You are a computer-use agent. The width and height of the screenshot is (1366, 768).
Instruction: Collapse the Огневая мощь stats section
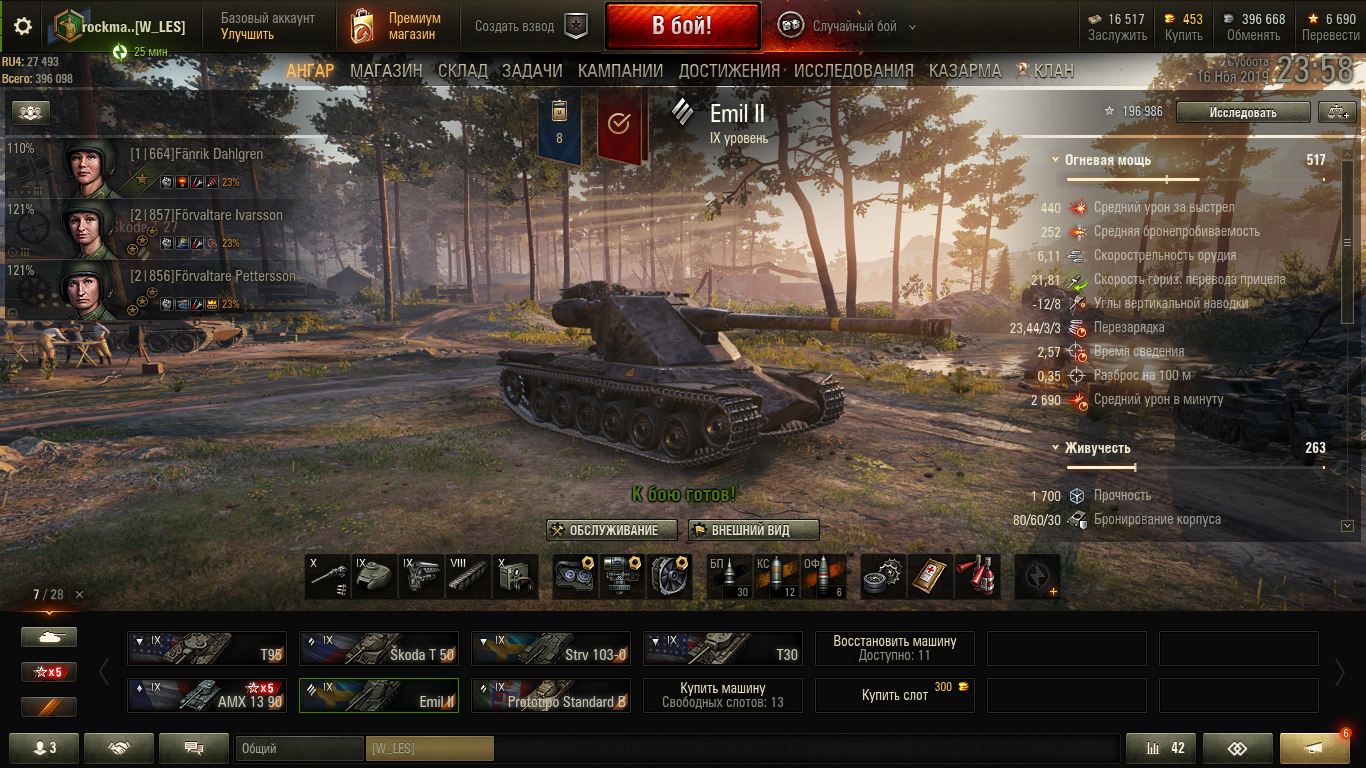[1056, 160]
